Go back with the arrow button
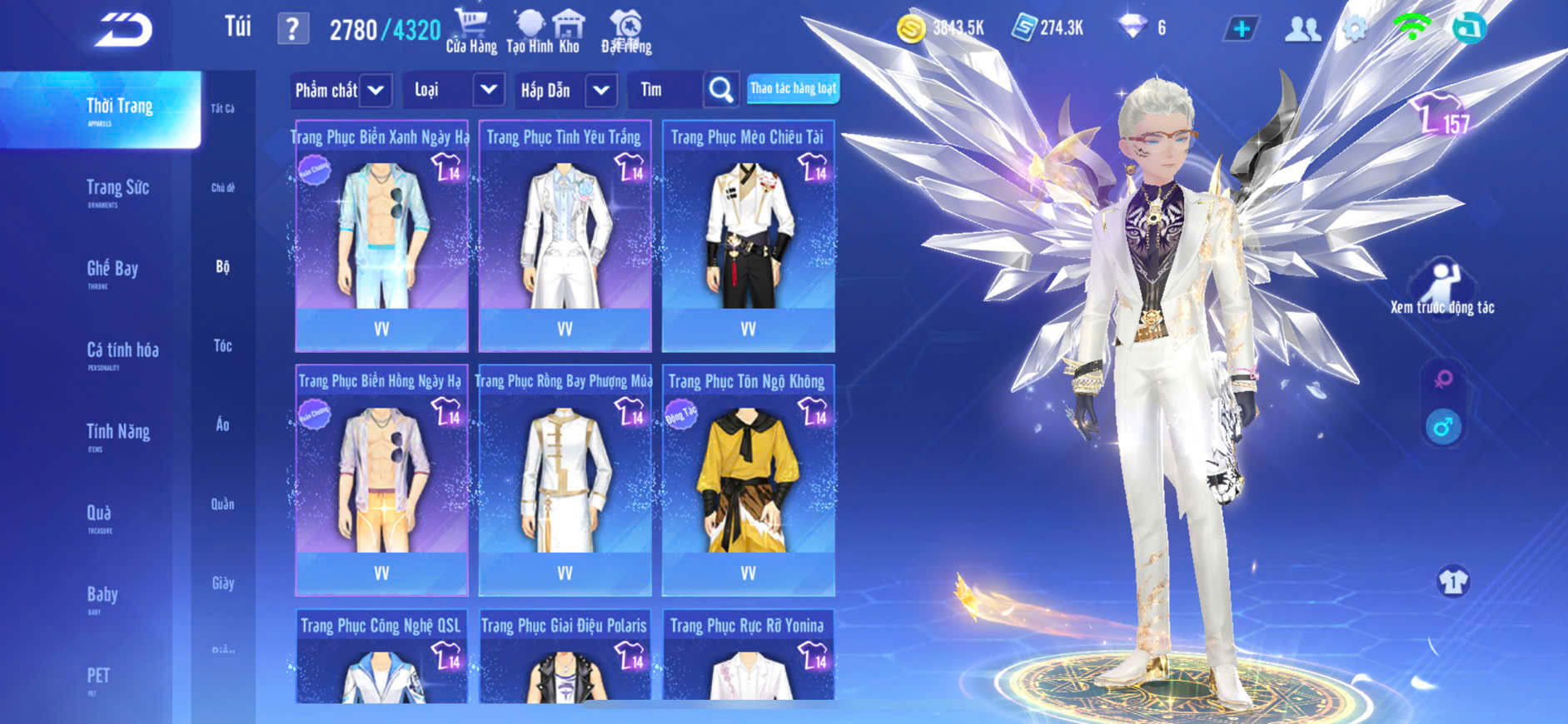1568x724 pixels. tap(123, 29)
